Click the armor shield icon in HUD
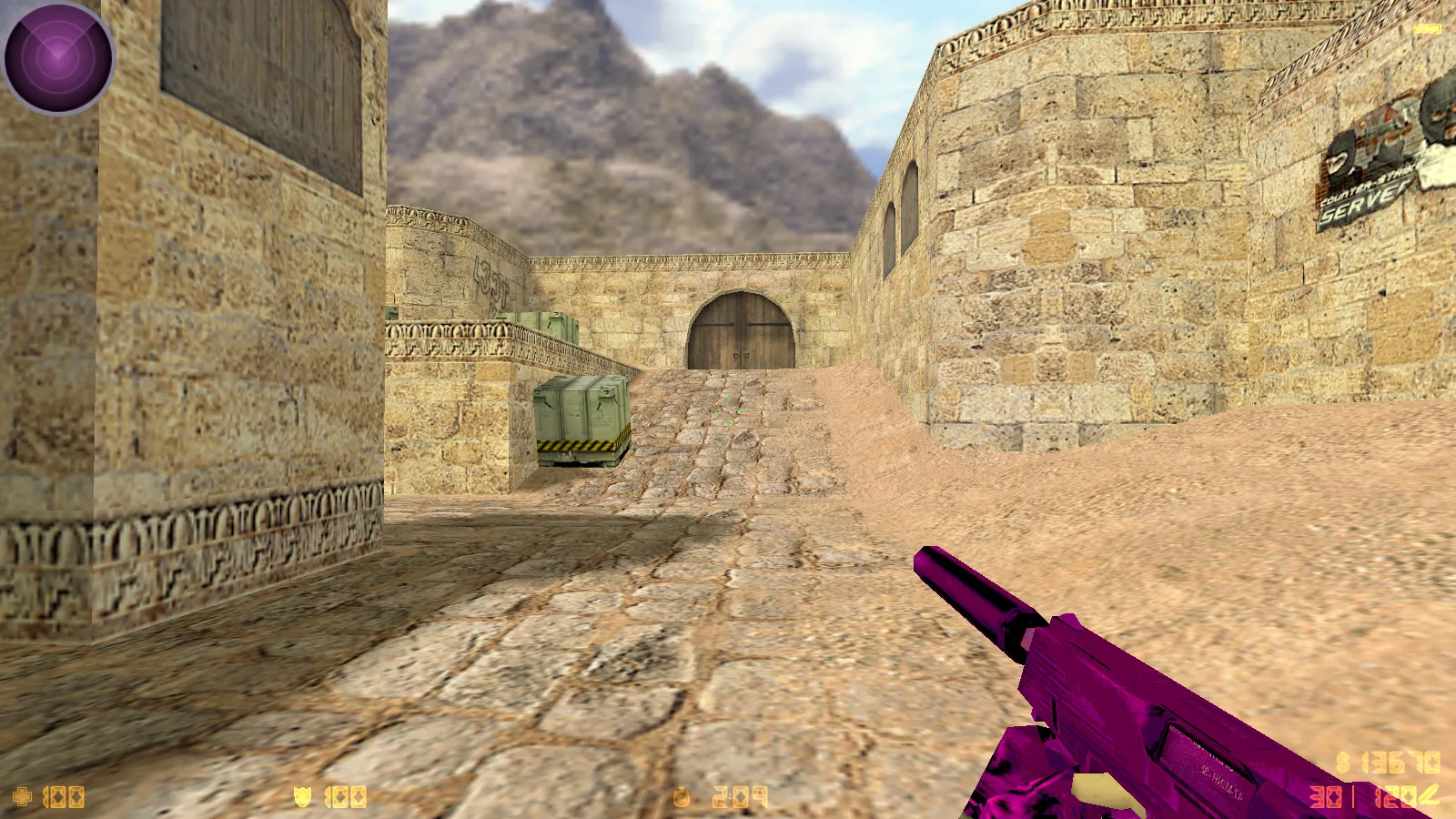The height and width of the screenshot is (819, 1456). click(x=300, y=794)
